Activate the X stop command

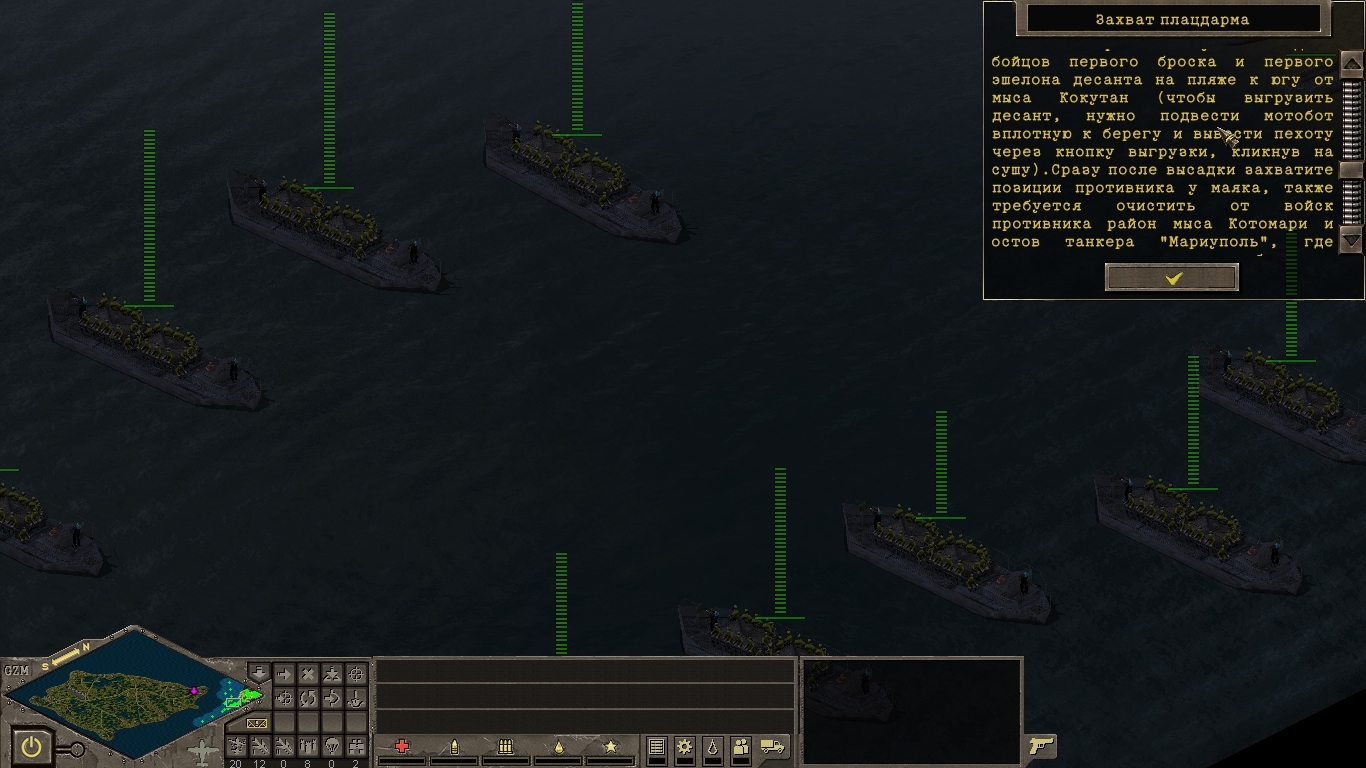click(x=308, y=675)
